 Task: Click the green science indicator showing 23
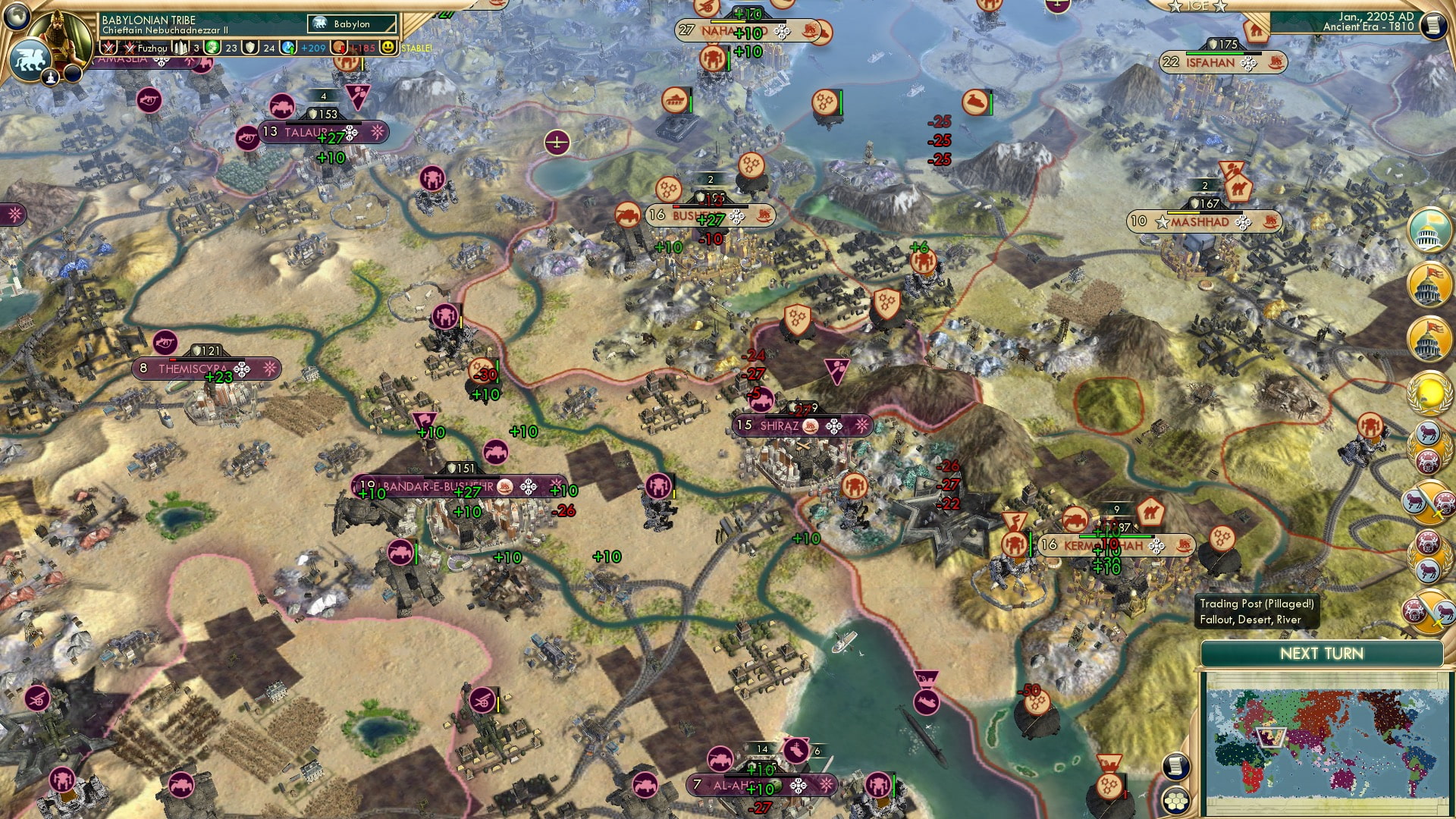click(x=213, y=47)
